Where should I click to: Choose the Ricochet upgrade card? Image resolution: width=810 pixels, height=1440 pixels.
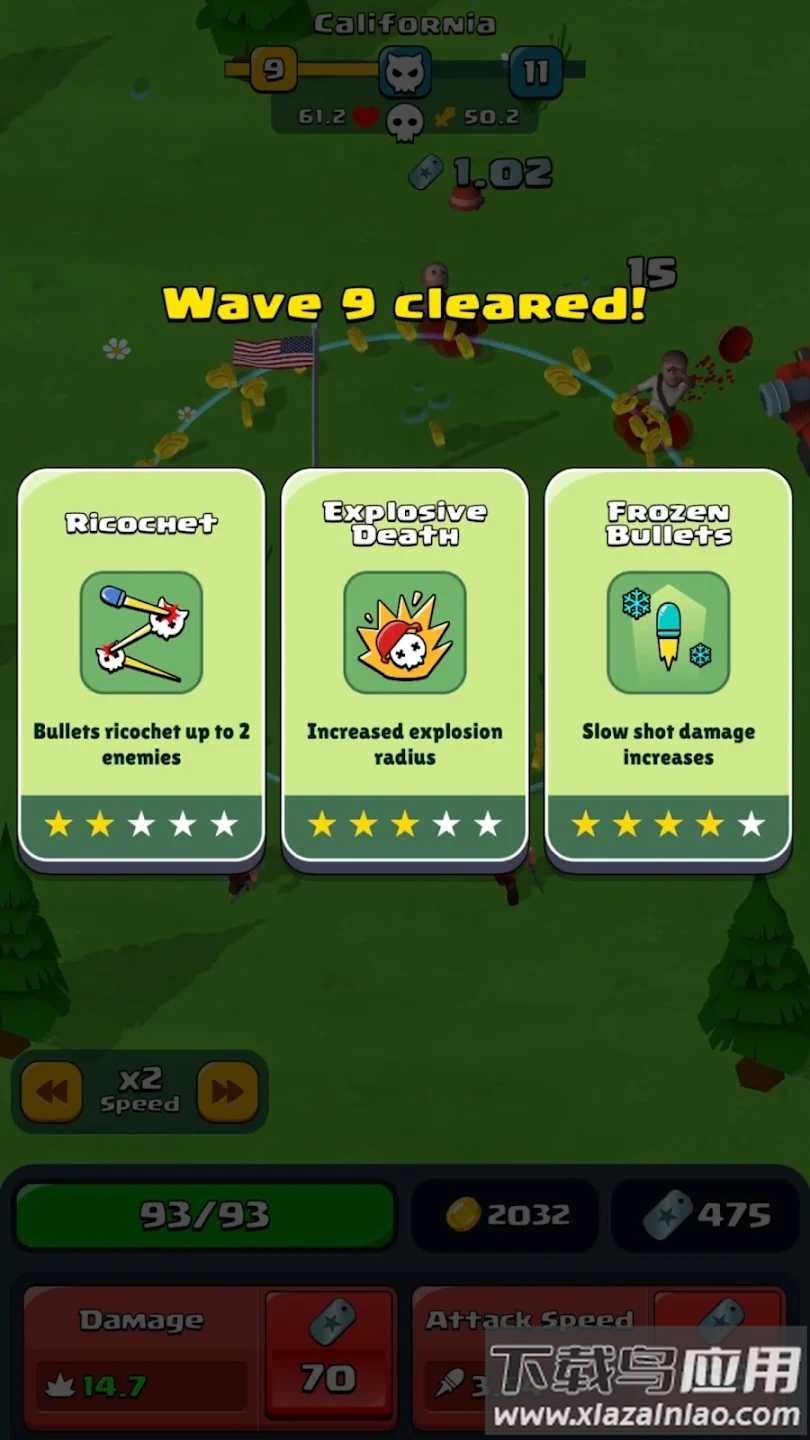point(141,666)
